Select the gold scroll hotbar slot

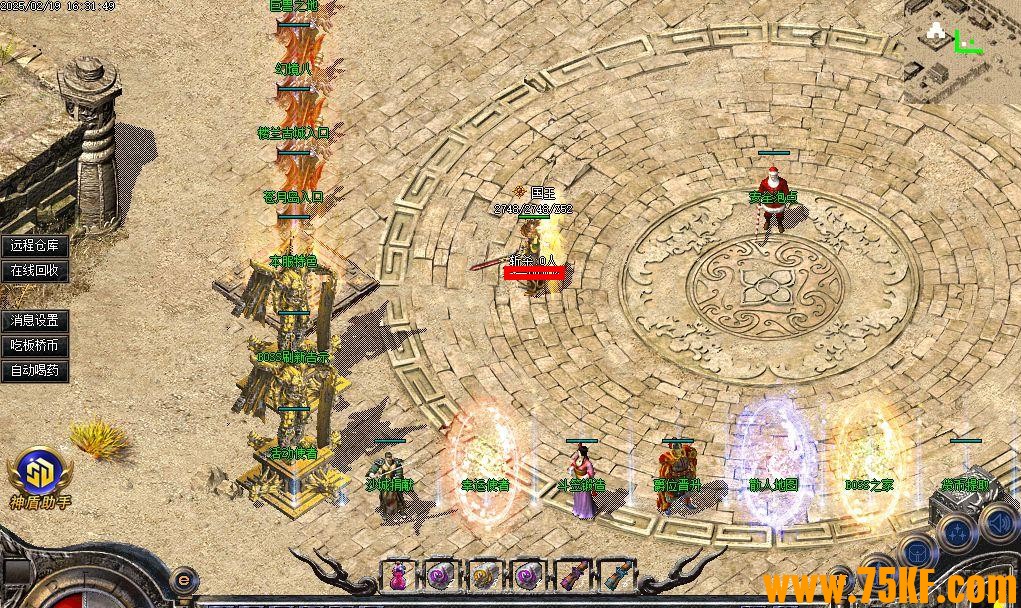tap(484, 576)
